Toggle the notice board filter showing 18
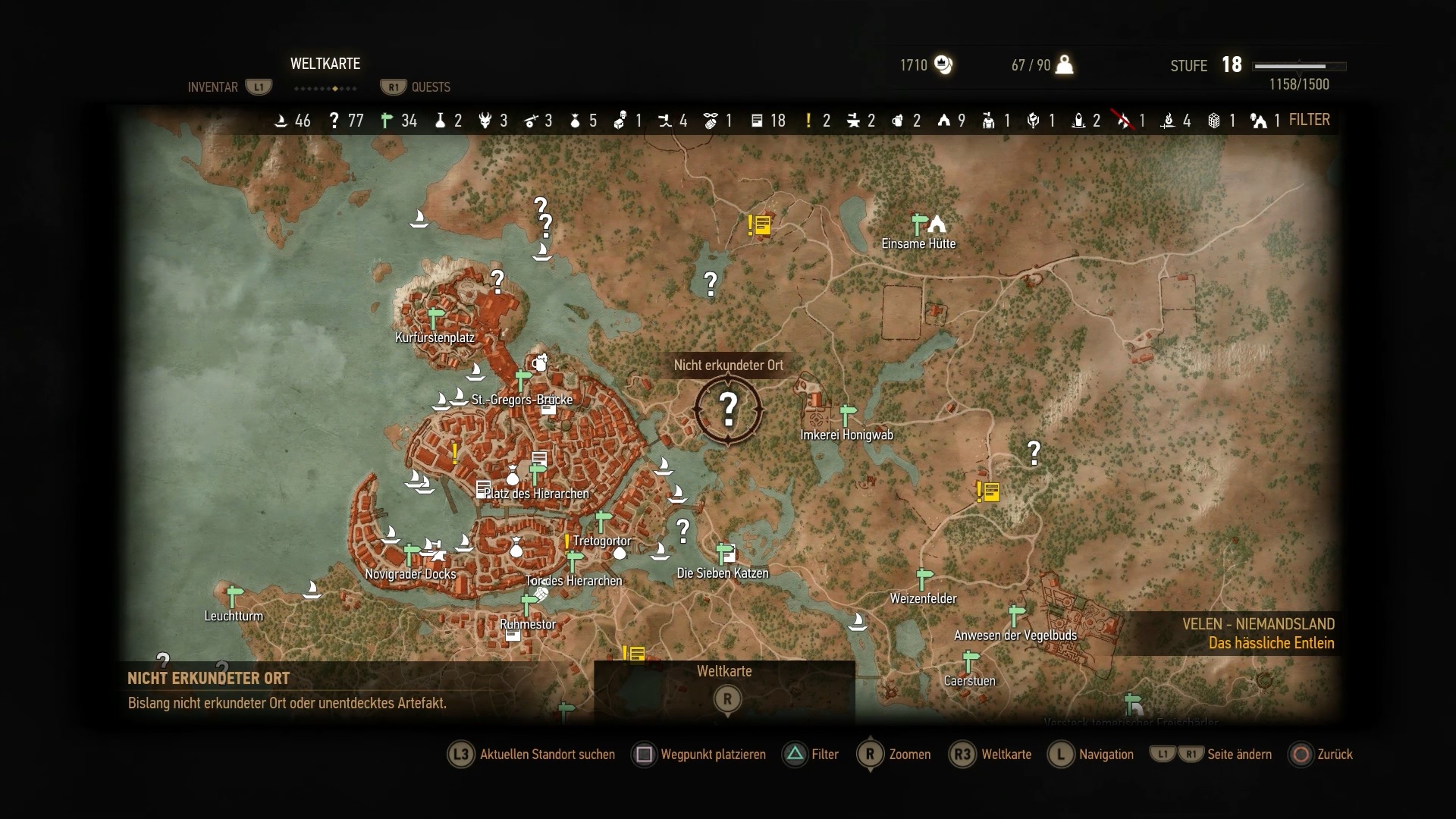 (x=767, y=121)
